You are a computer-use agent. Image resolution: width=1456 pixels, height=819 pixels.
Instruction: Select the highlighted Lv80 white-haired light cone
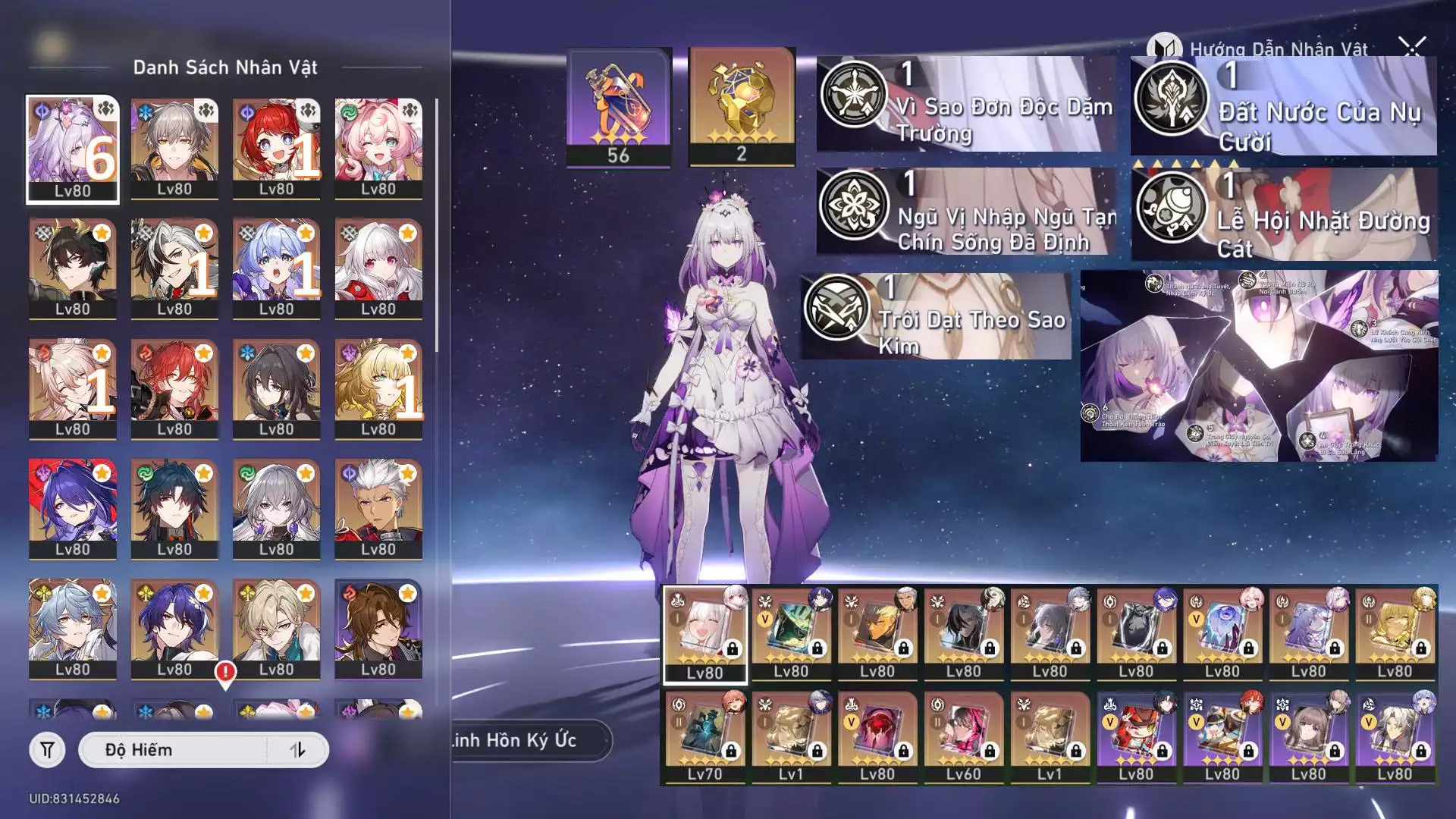[704, 634]
